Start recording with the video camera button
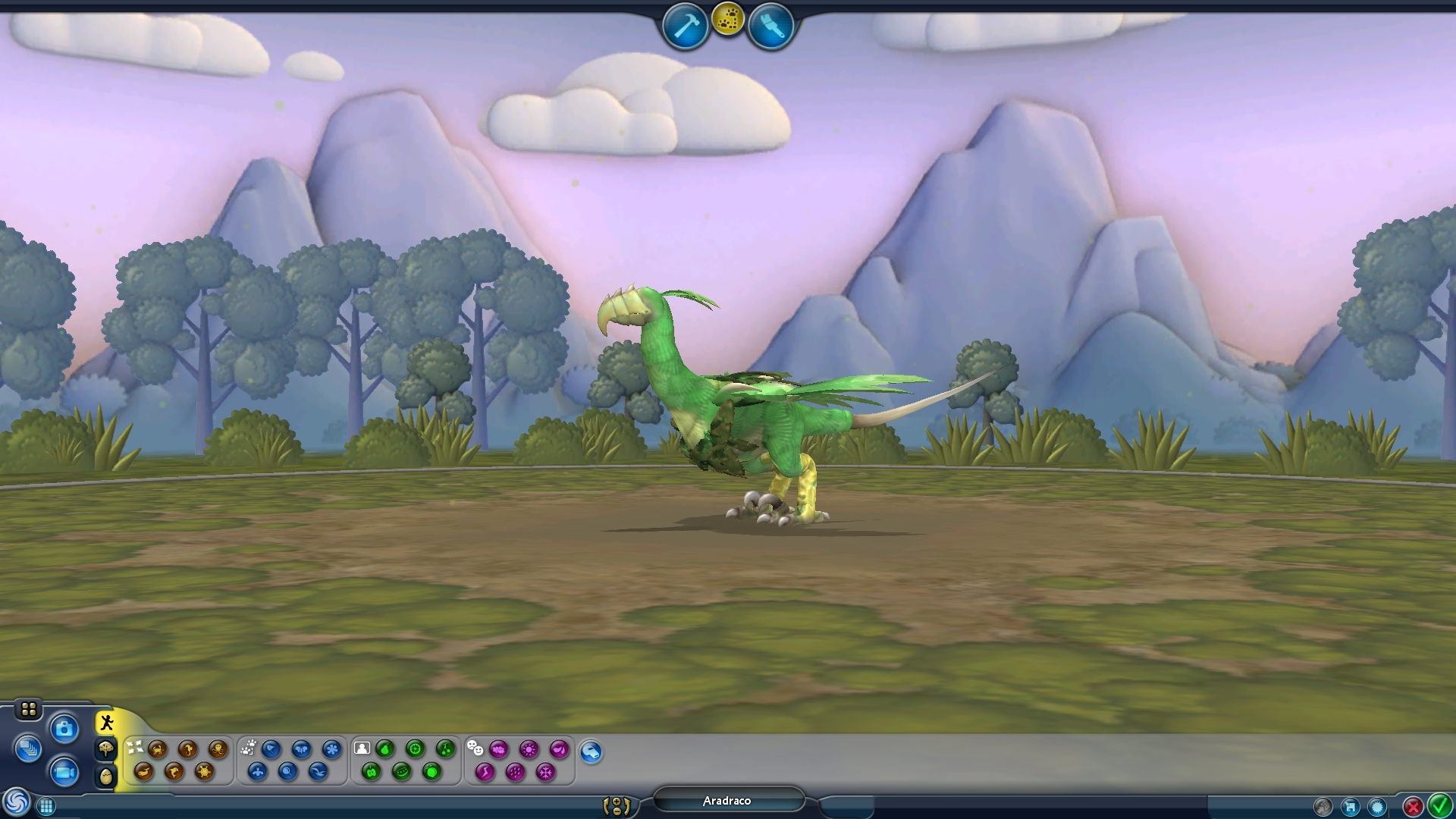 click(64, 772)
